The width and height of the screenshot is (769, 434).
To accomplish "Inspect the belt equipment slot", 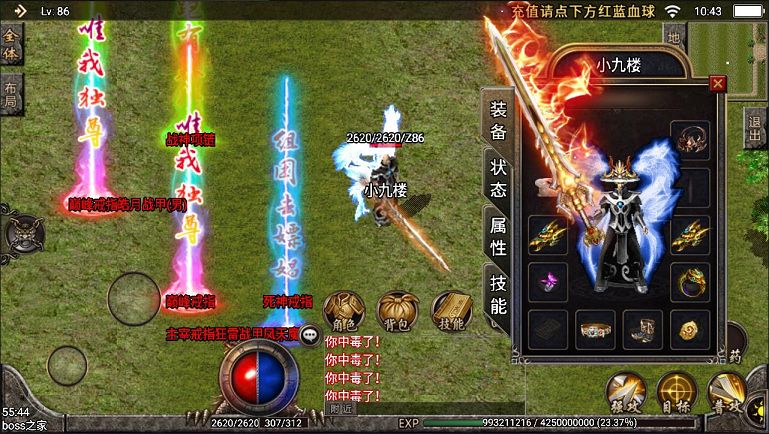I will click(596, 327).
